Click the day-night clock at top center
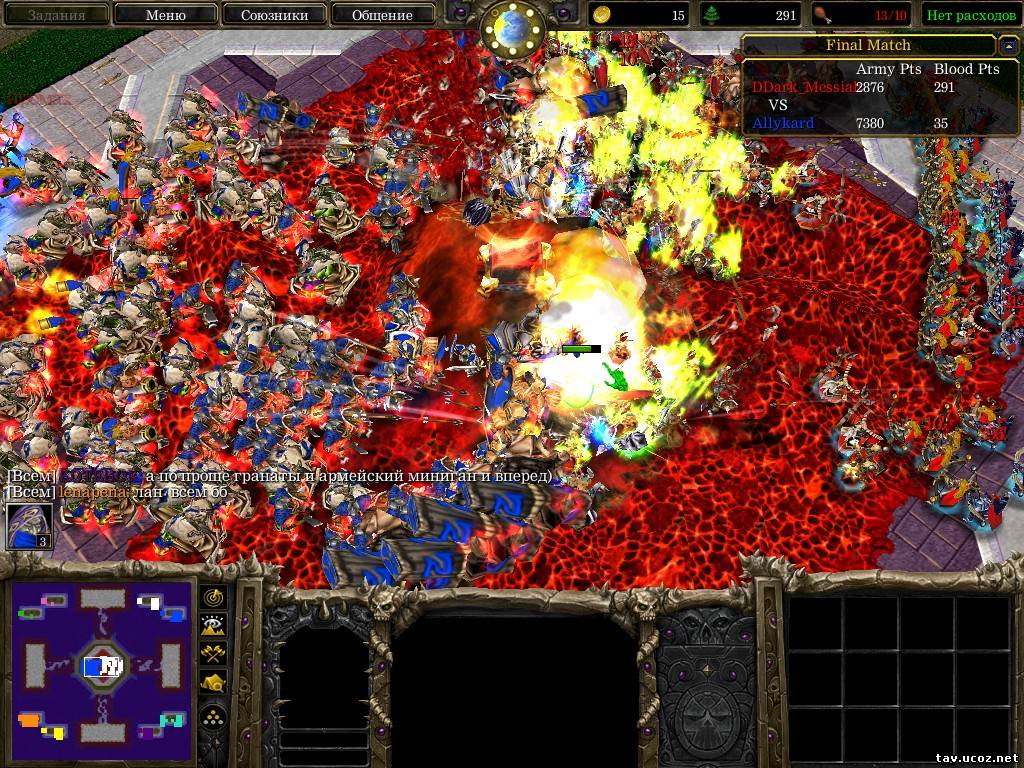Screen dimensions: 1024x768 pyautogui.click(x=512, y=28)
